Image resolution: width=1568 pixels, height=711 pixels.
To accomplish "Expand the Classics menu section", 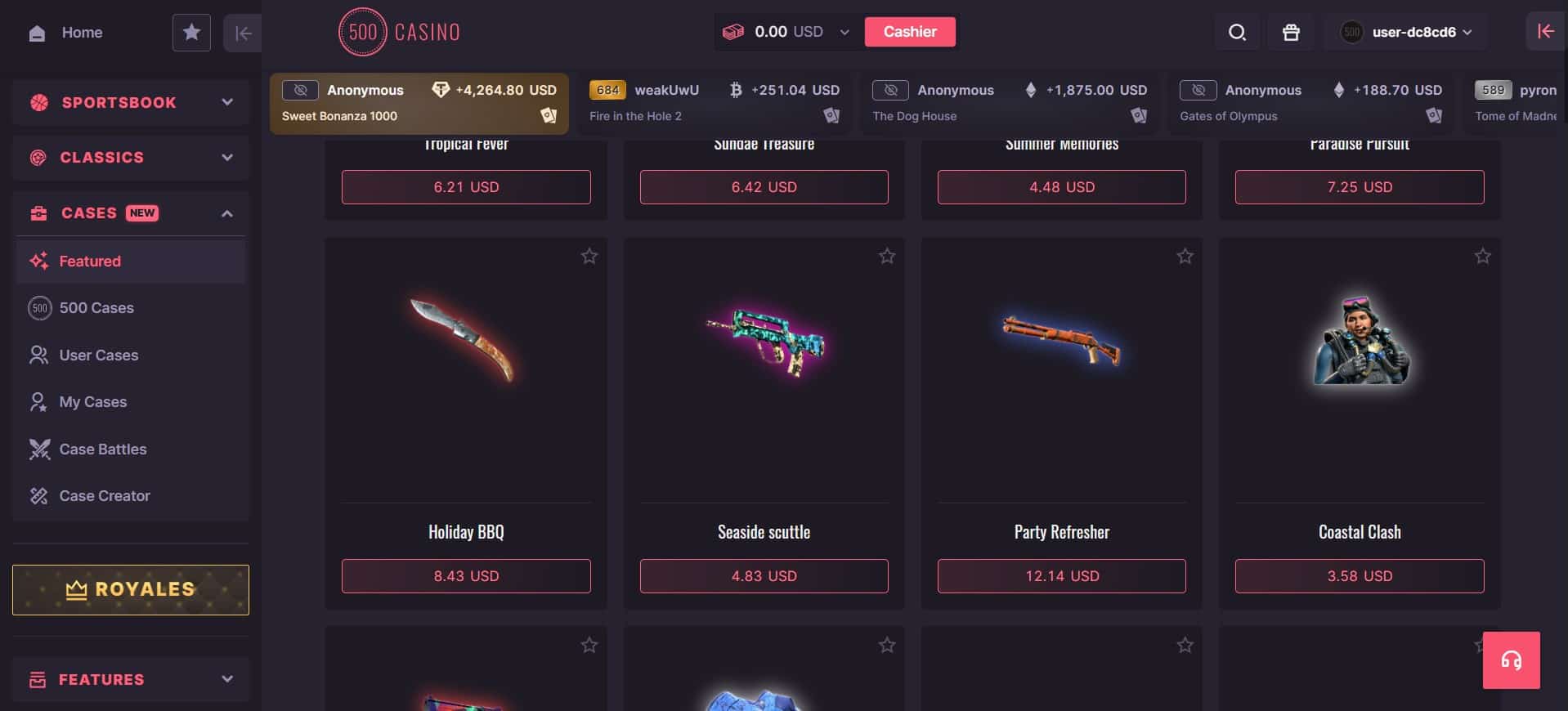I will (x=131, y=157).
